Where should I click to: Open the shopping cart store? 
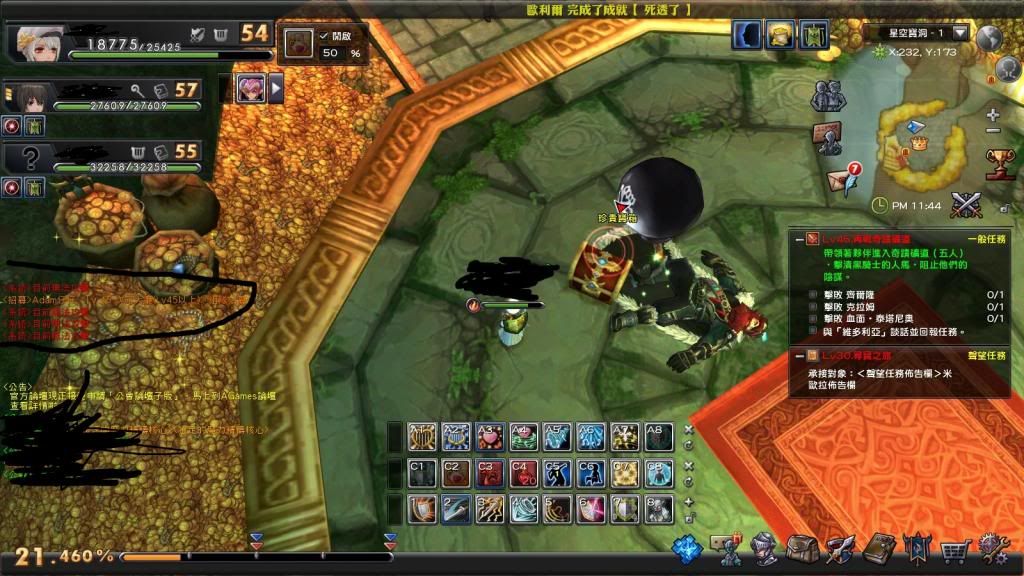[957, 548]
